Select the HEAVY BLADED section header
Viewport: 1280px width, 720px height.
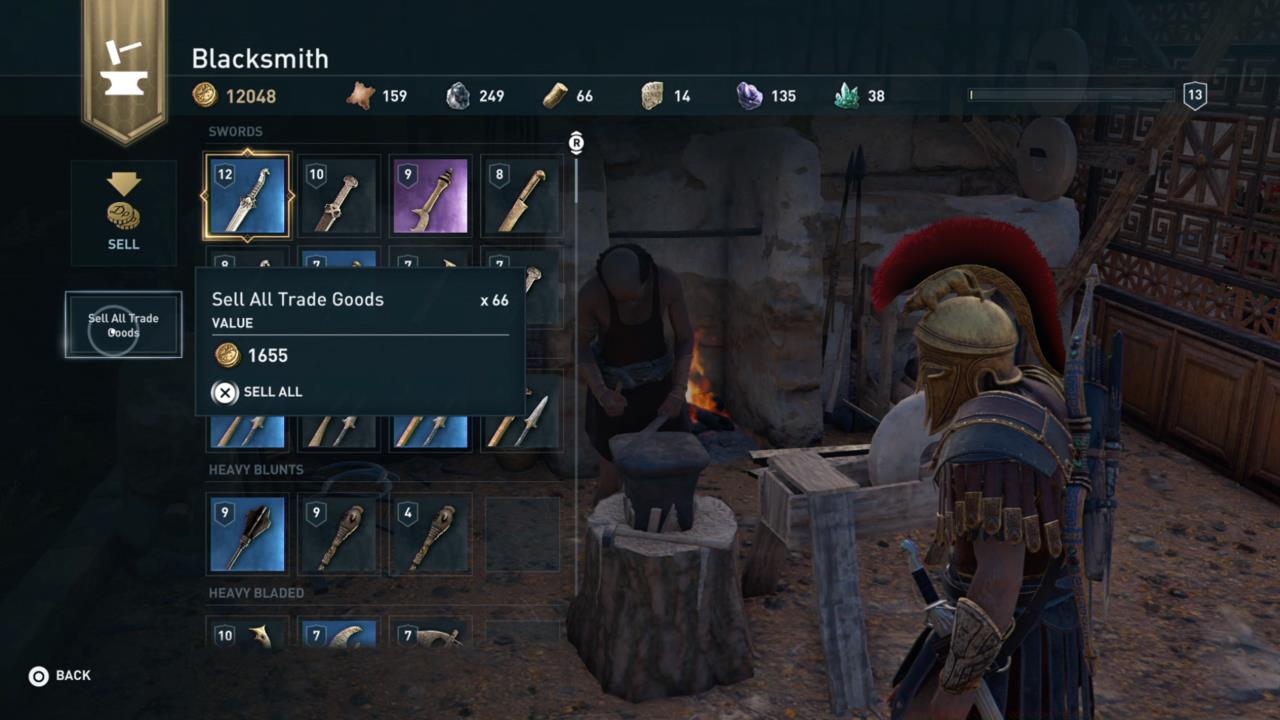pos(256,592)
